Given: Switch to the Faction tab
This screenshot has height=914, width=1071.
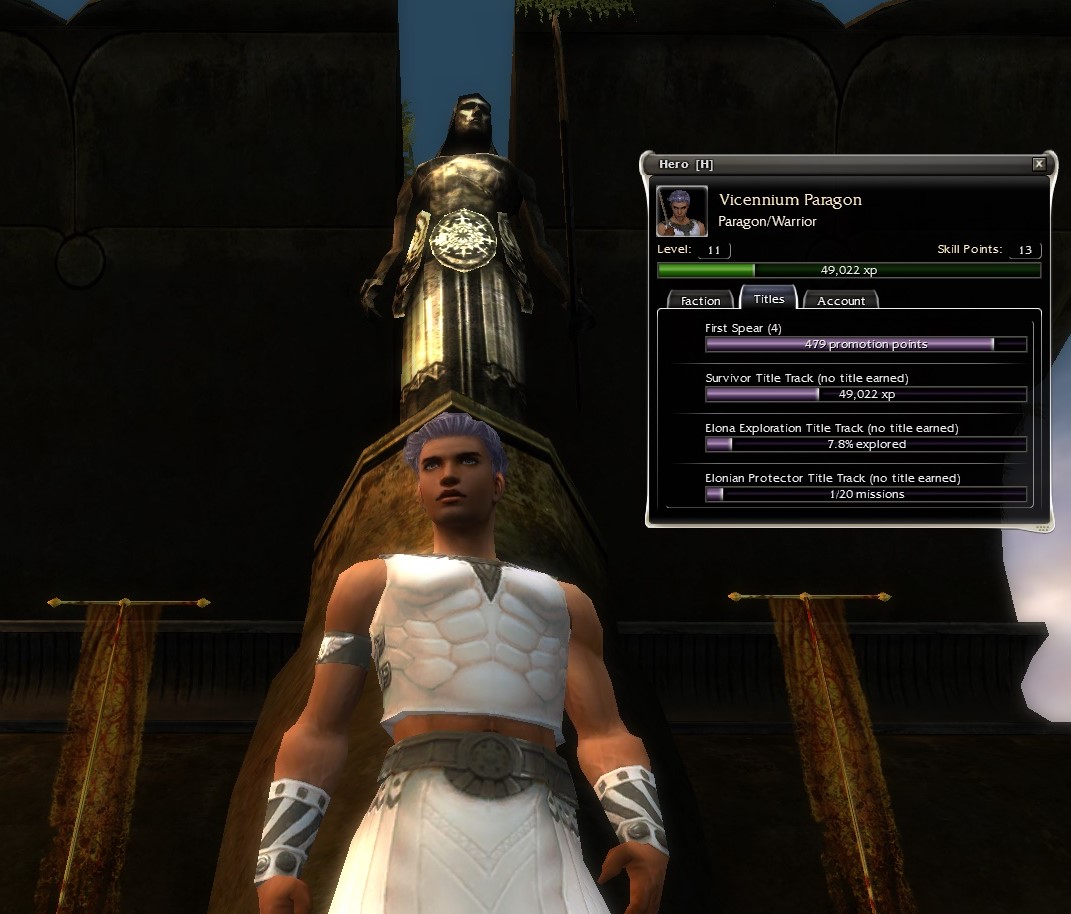Looking at the screenshot, I should click(x=700, y=300).
